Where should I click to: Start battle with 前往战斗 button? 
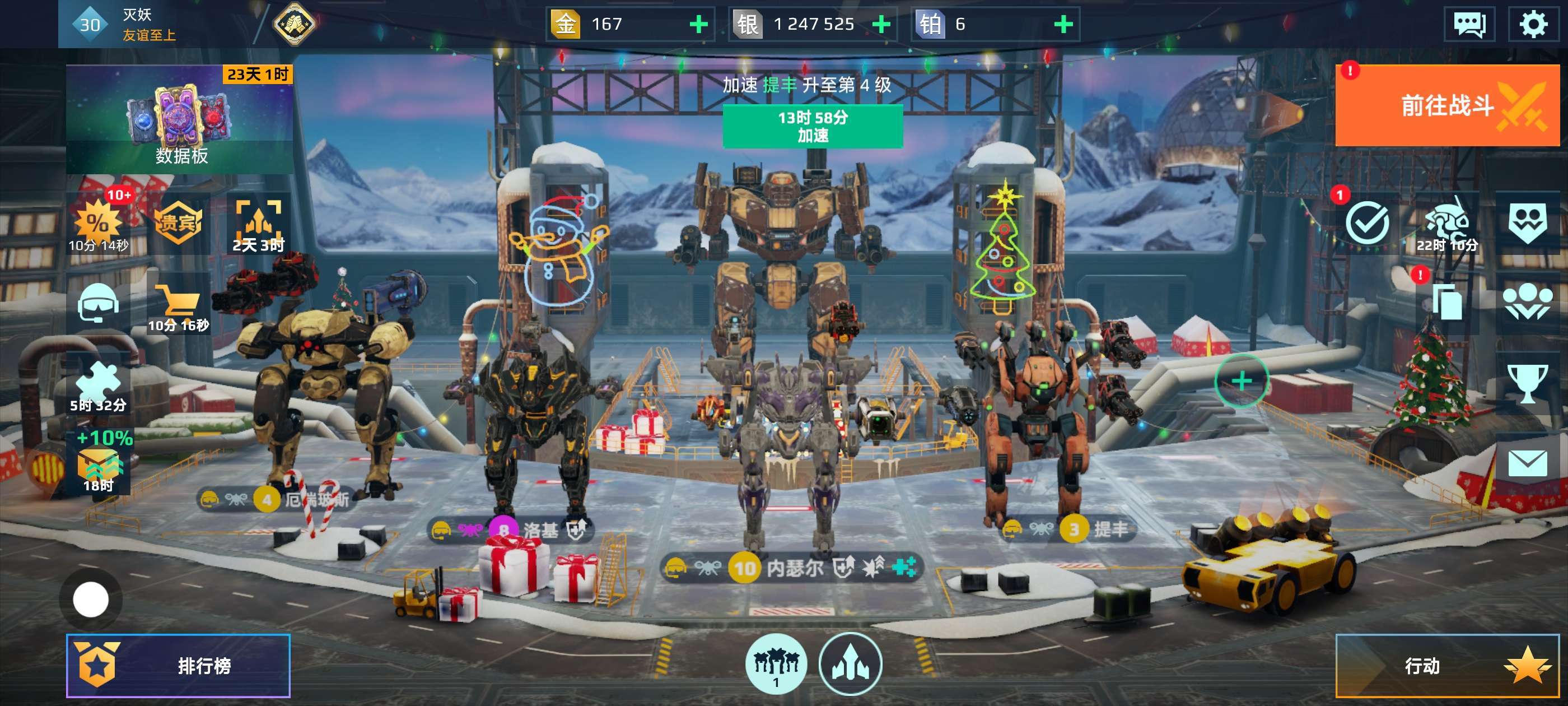1446,105
